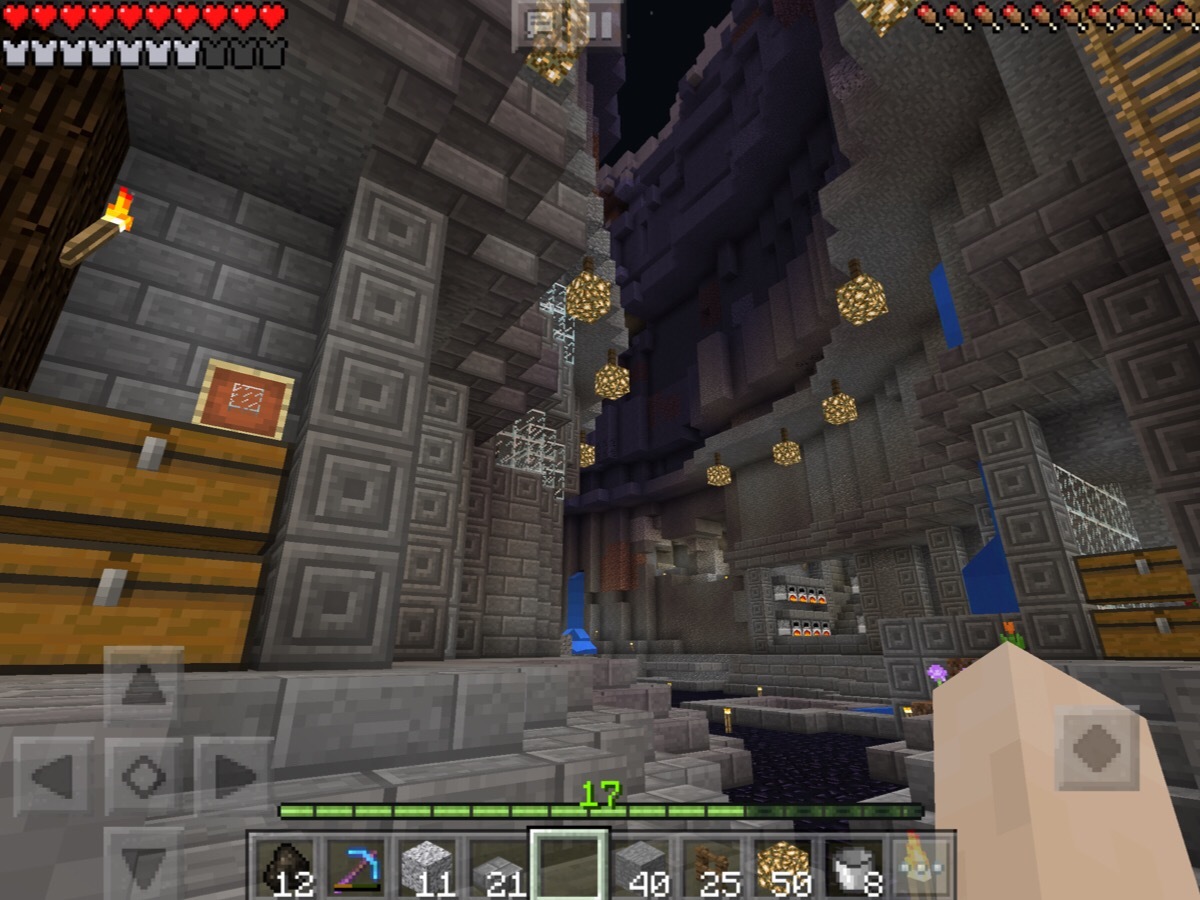
Task: Tap the left arrow movement button
Action: 52,776
